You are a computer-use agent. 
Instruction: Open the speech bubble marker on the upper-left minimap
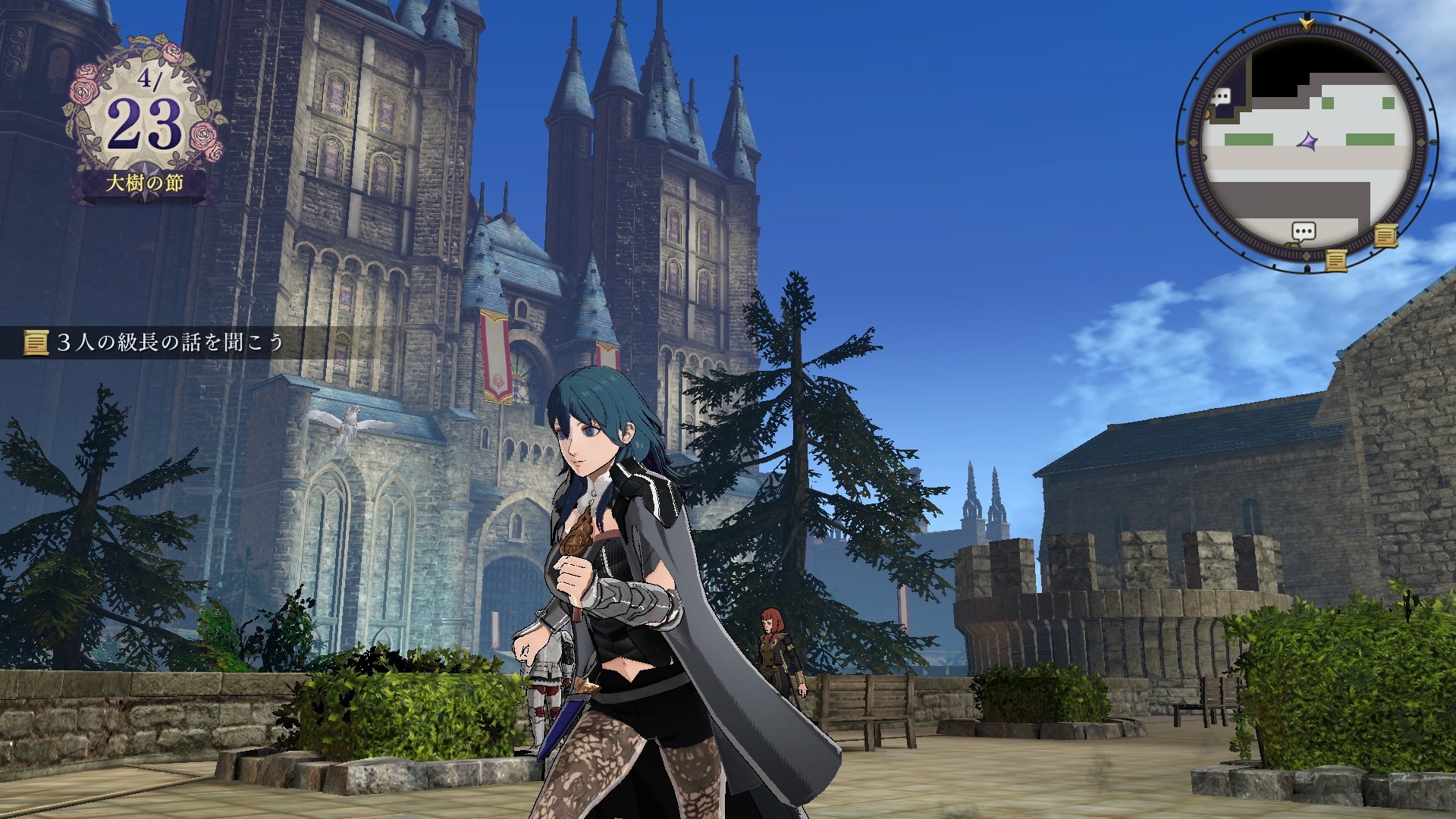pos(1221,96)
